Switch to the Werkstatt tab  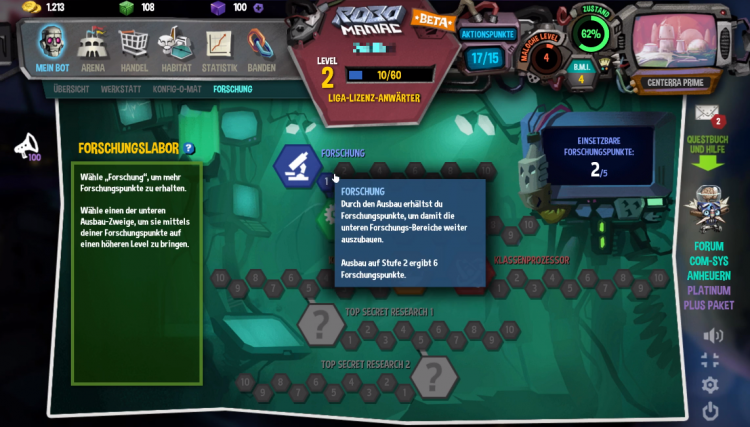click(120, 89)
